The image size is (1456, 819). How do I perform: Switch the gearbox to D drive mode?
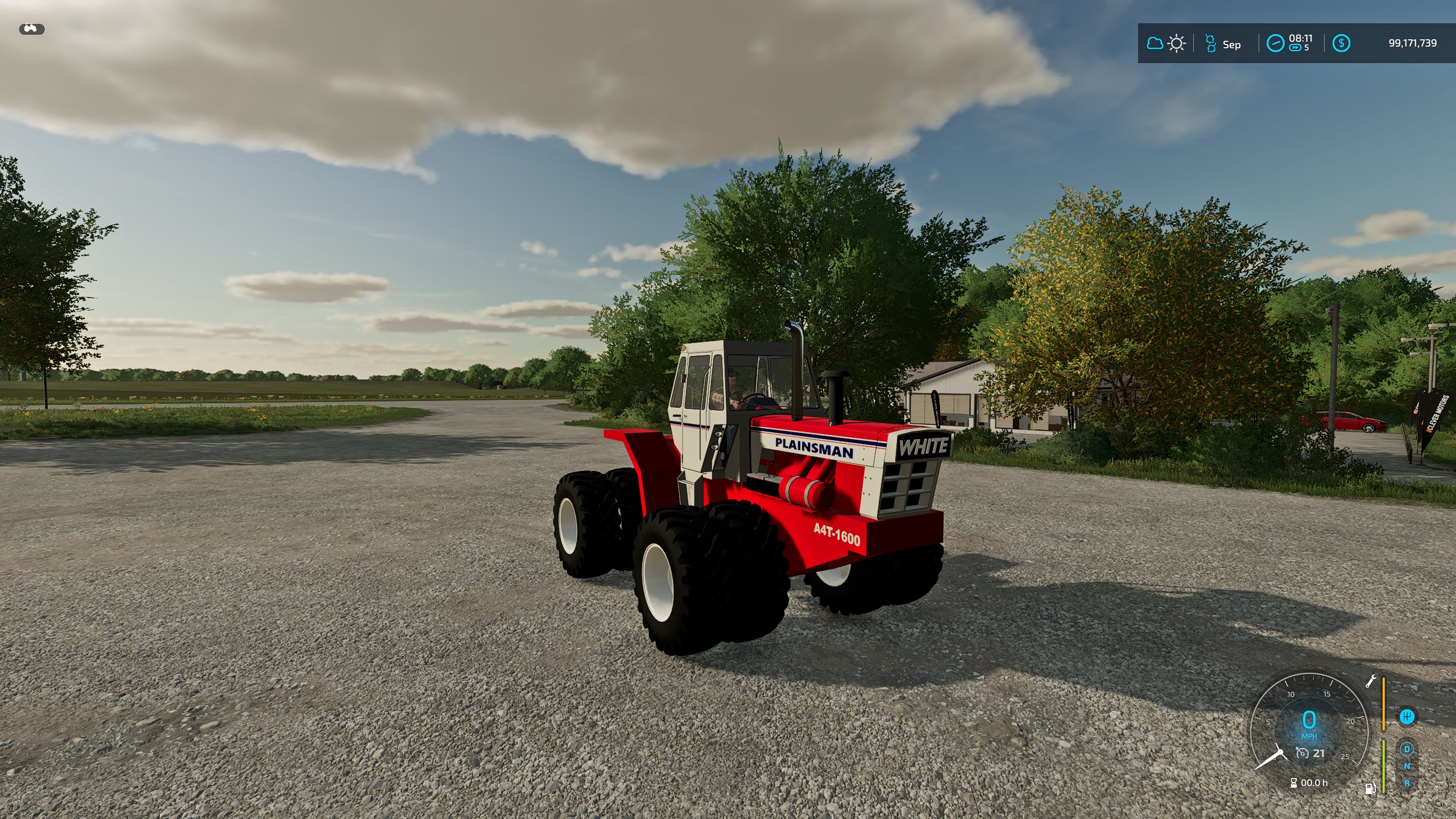1407,749
